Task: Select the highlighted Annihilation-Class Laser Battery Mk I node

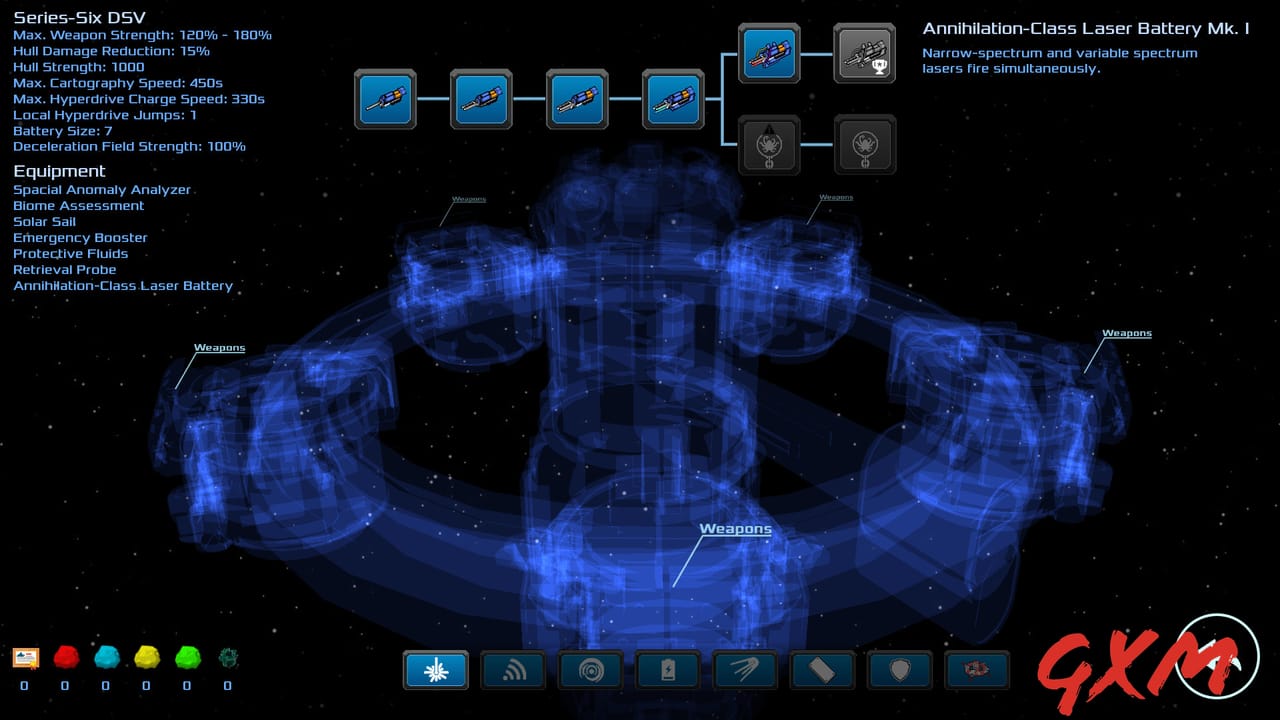Action: tap(769, 54)
